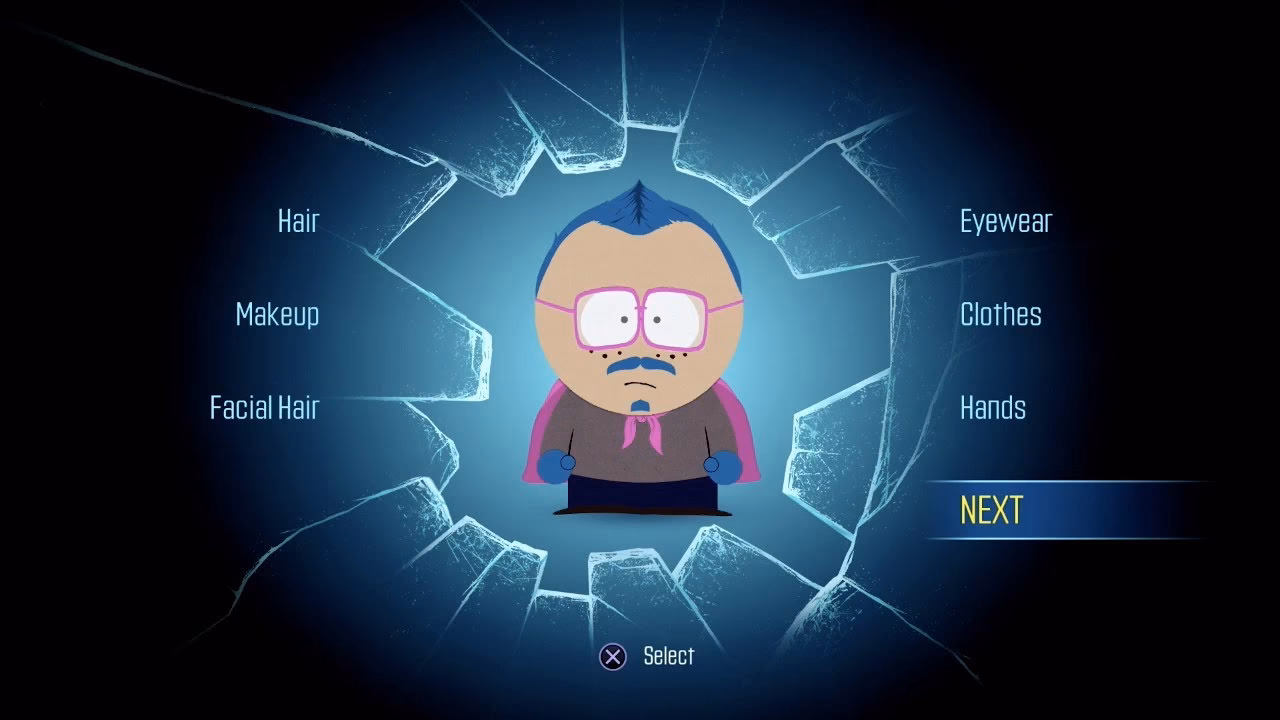1280x720 pixels.
Task: Select the Eyewear option
Action: point(1004,221)
